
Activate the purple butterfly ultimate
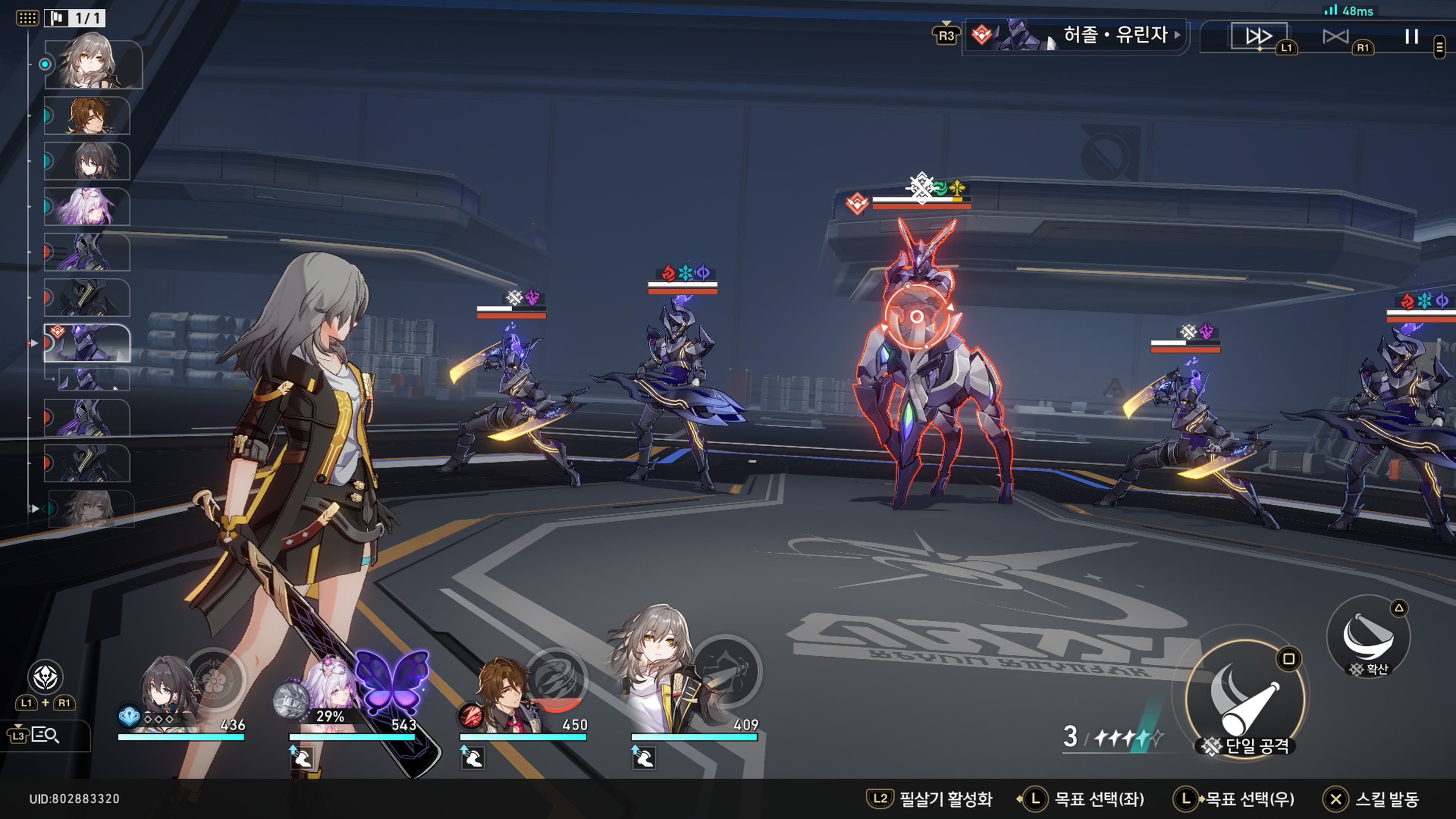pos(392,682)
